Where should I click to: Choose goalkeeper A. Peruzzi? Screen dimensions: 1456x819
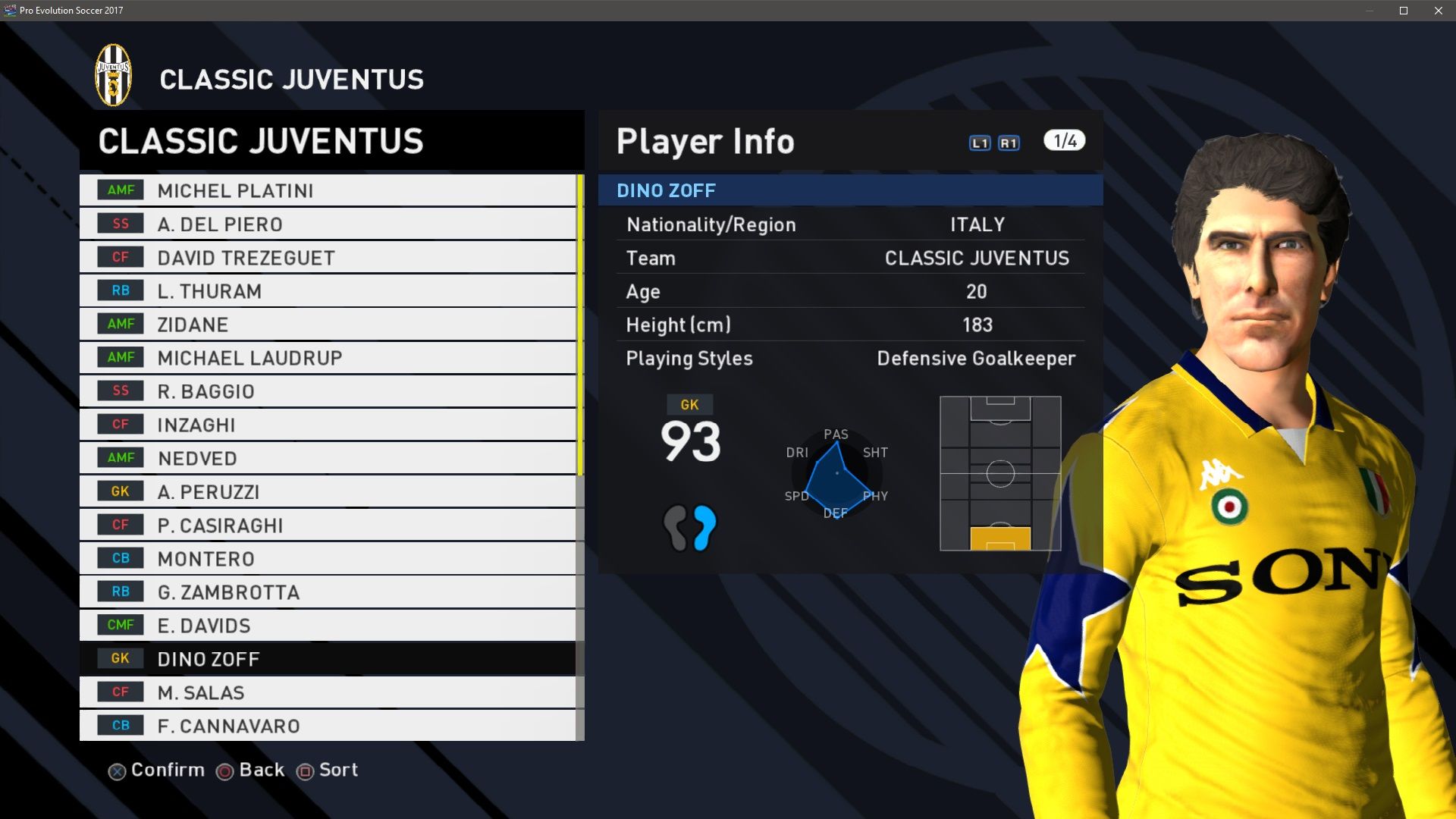click(x=327, y=491)
